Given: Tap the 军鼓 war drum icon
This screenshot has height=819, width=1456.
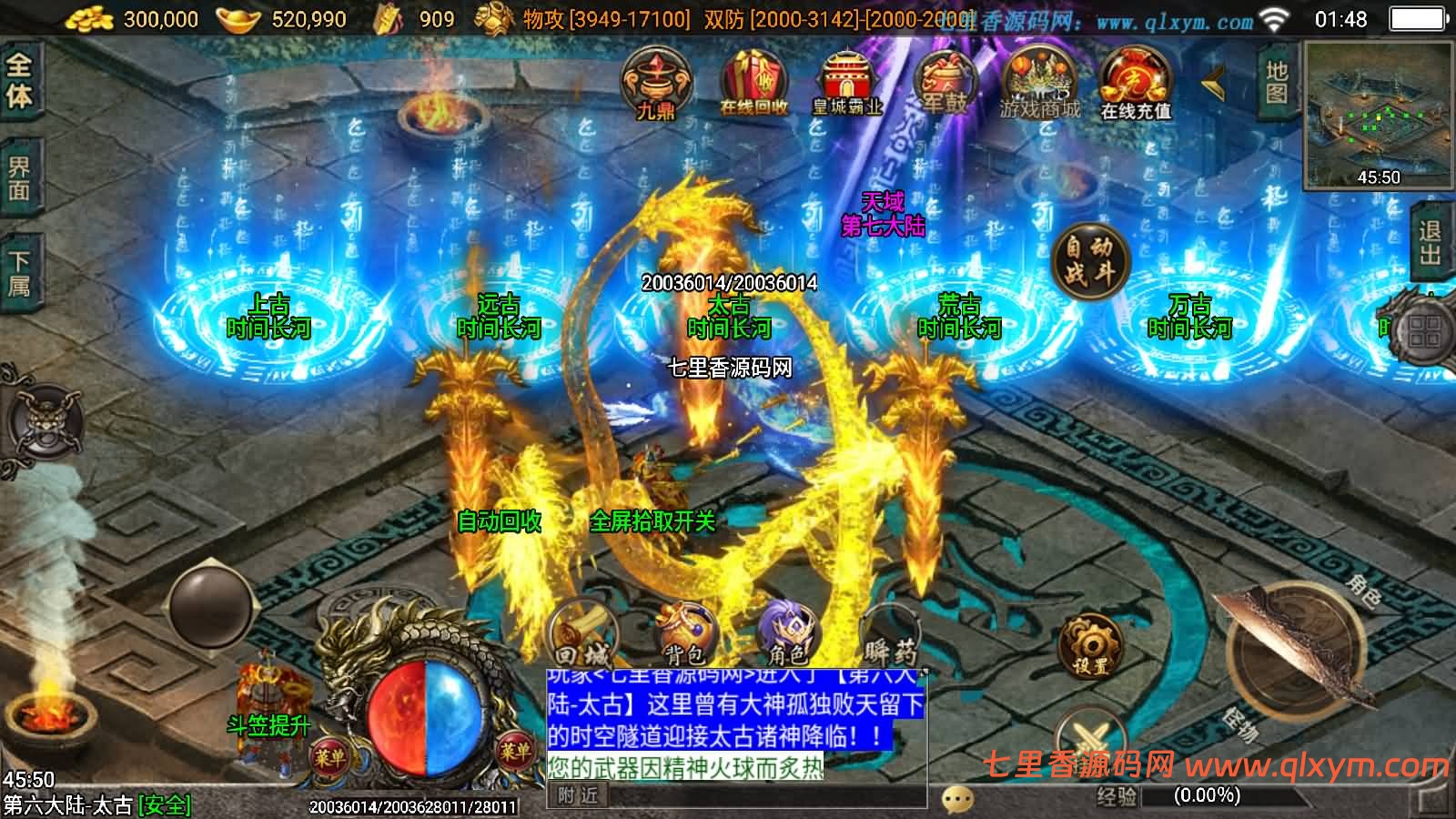Looking at the screenshot, I should [x=944, y=84].
